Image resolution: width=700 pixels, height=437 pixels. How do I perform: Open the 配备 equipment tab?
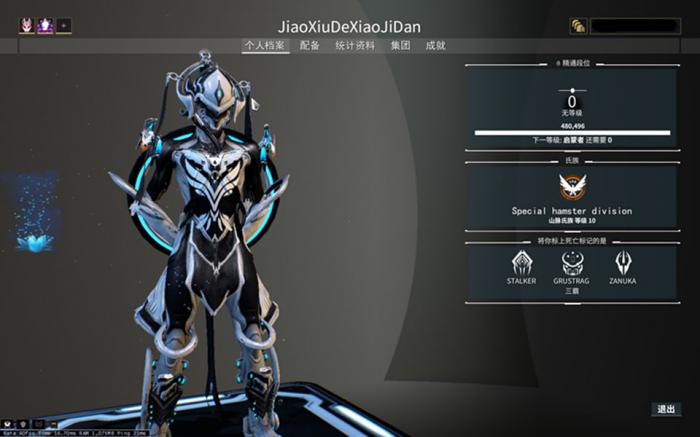[x=310, y=45]
